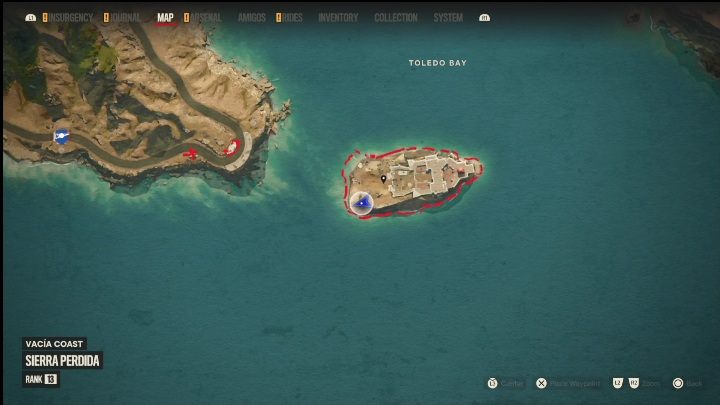Open the Inventory tab
Image resolution: width=720 pixels, height=405 pixels.
(x=338, y=18)
